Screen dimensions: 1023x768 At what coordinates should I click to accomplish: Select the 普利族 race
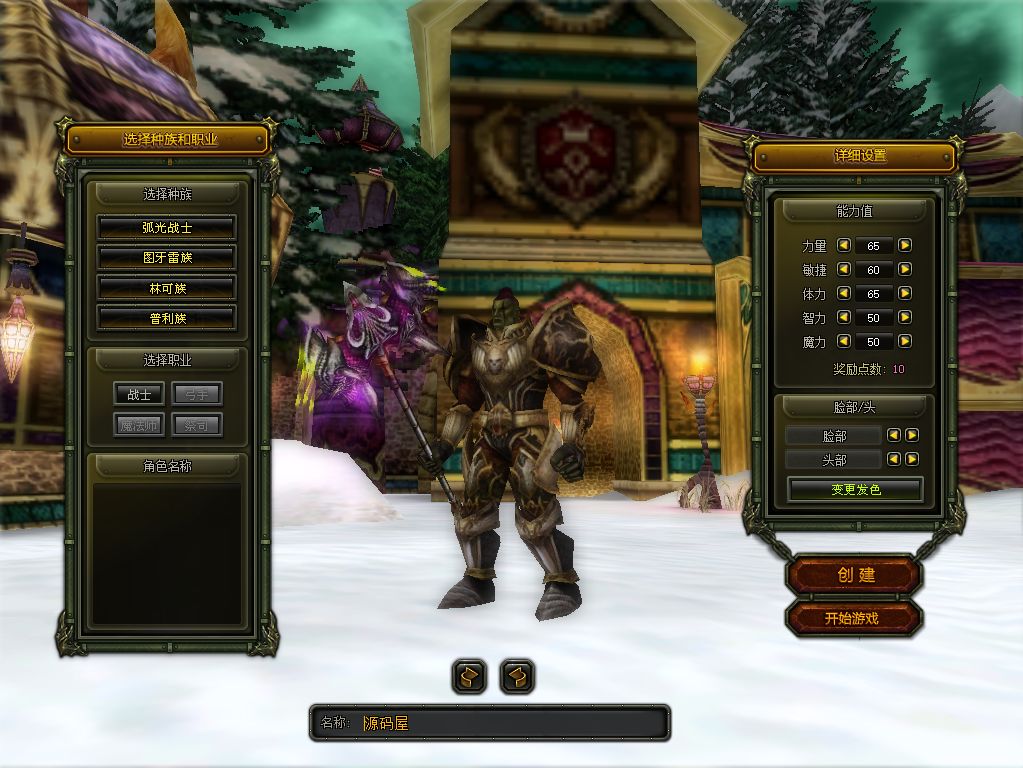click(x=166, y=318)
